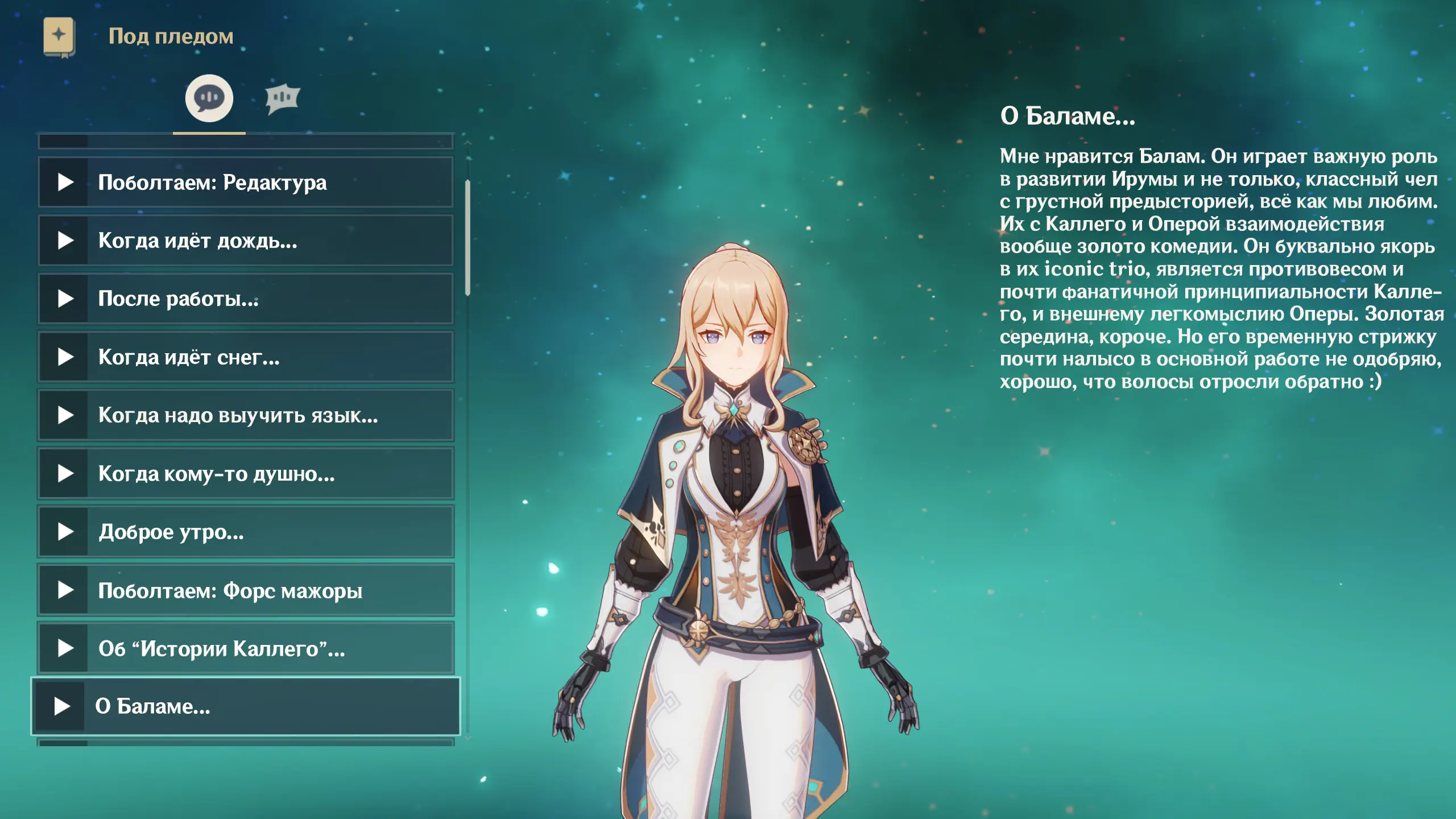This screenshot has height=819, width=1456.
Task: Switch to the square chat bubble tab
Action: 282,99
